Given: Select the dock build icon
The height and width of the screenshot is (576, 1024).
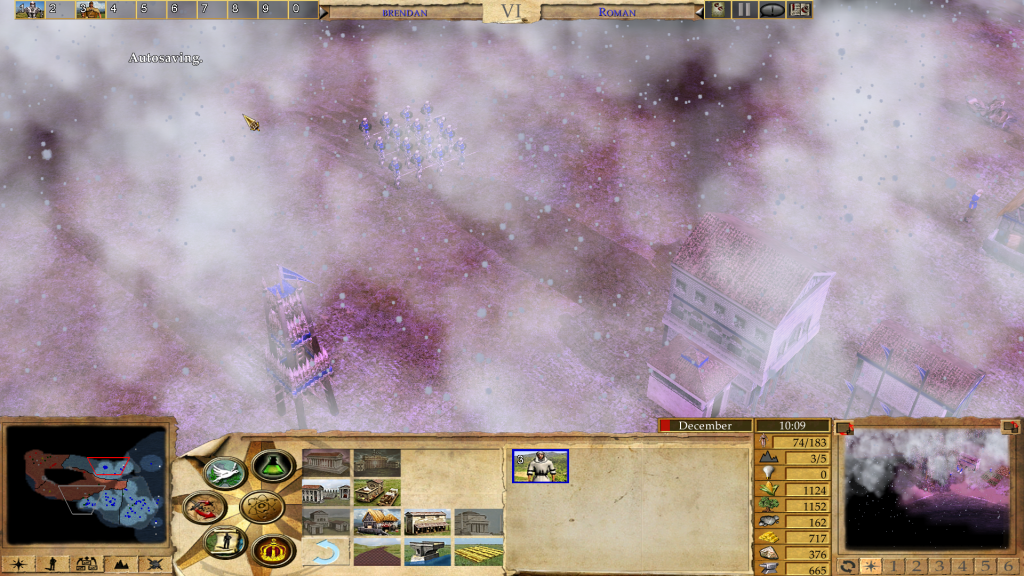Looking at the screenshot, I should (x=428, y=551).
